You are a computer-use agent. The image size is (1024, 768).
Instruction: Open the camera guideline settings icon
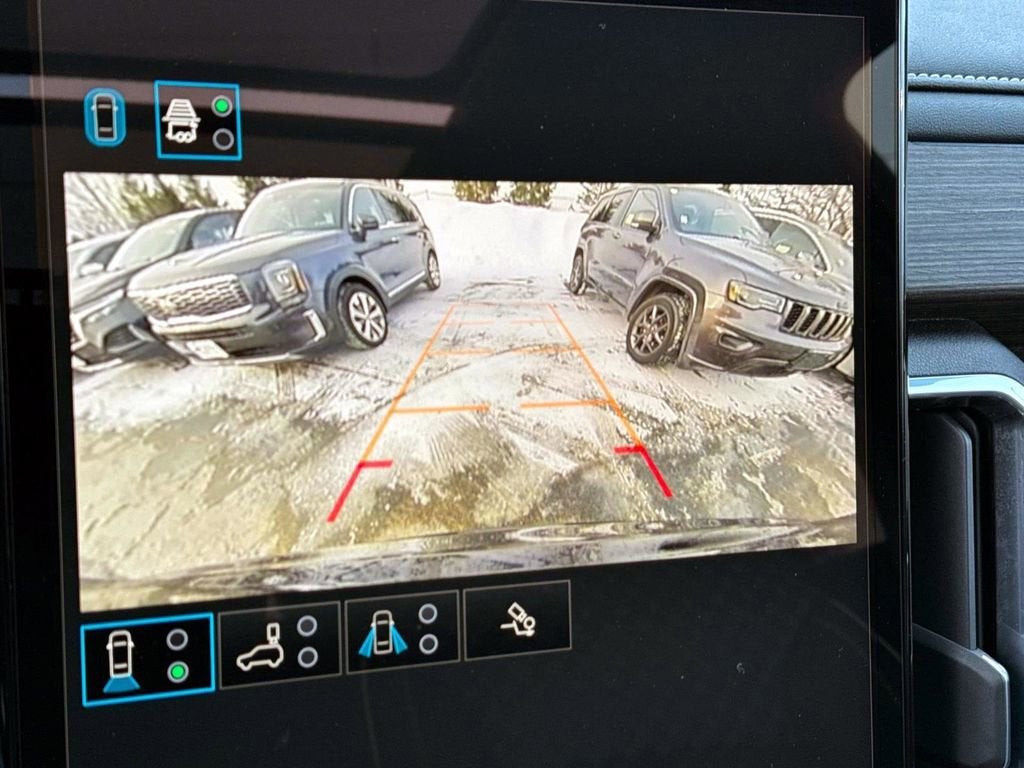[517, 620]
